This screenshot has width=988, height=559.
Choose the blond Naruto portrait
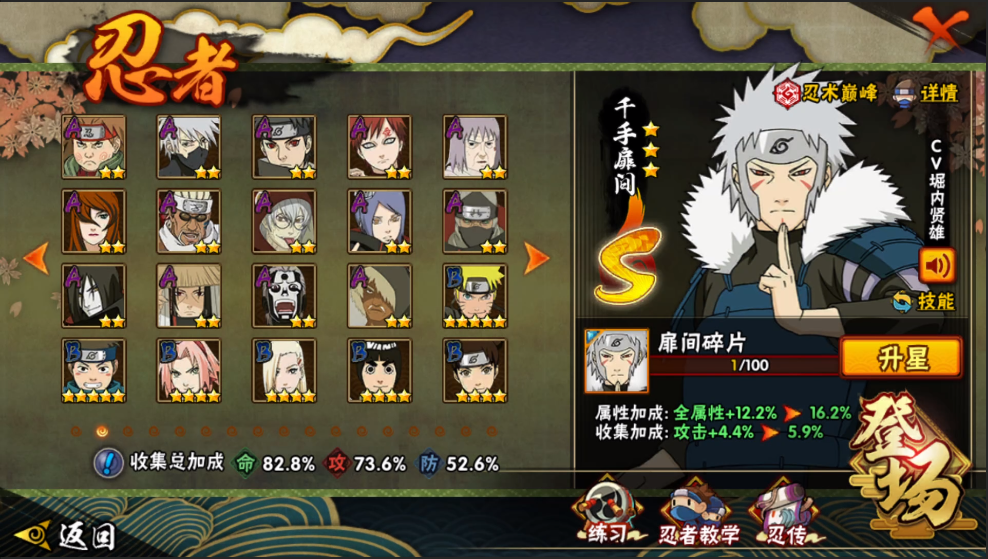click(475, 296)
